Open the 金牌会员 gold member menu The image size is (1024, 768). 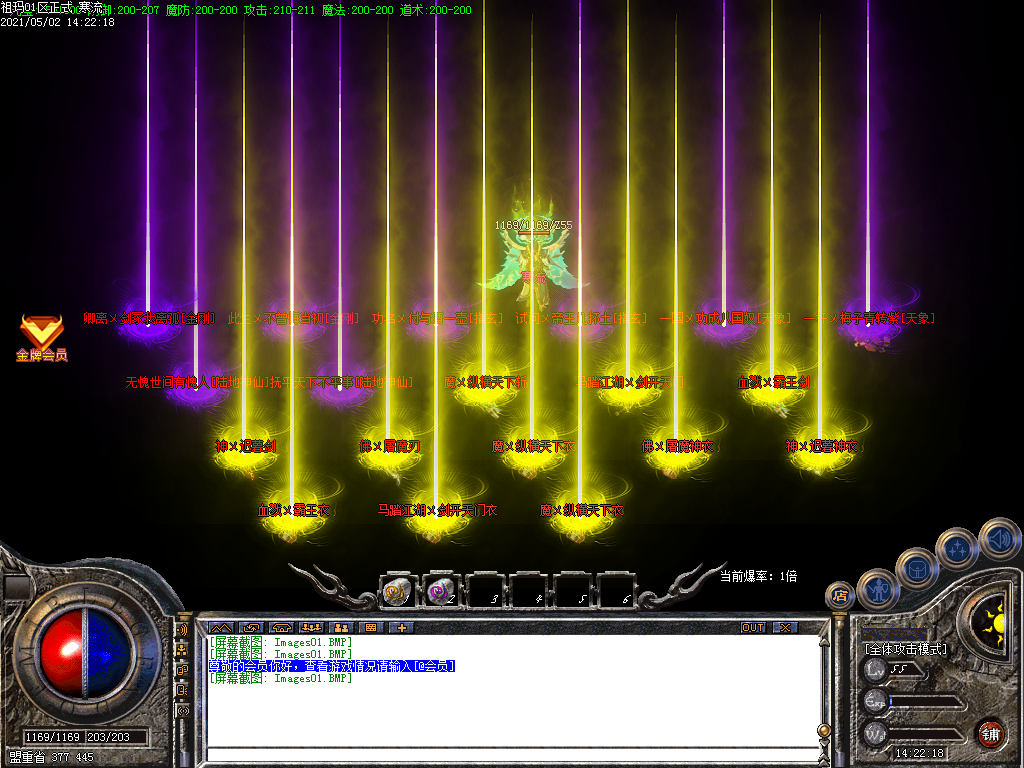(x=41, y=337)
